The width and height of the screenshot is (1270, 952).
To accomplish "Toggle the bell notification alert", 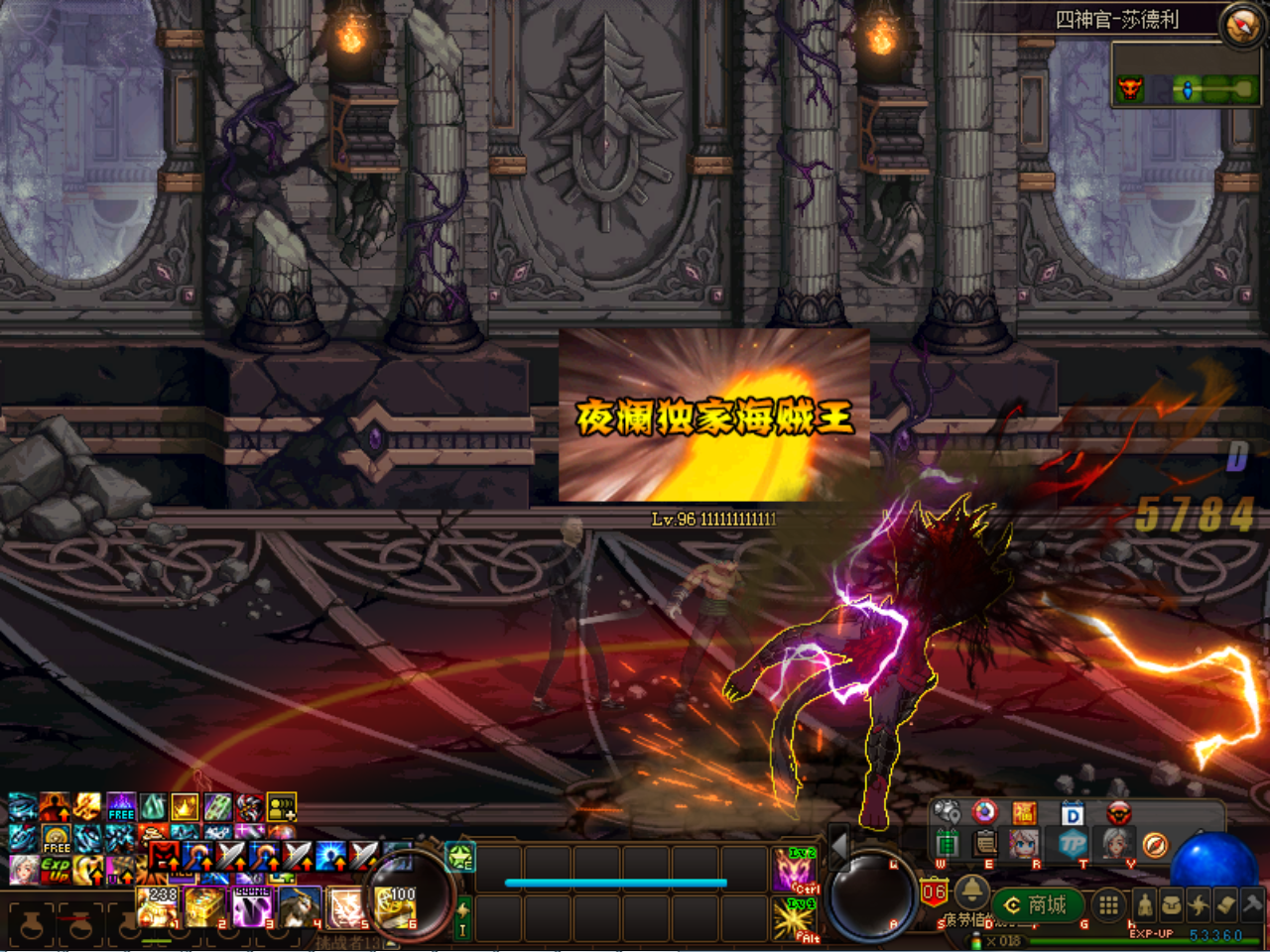I will pos(972,893).
